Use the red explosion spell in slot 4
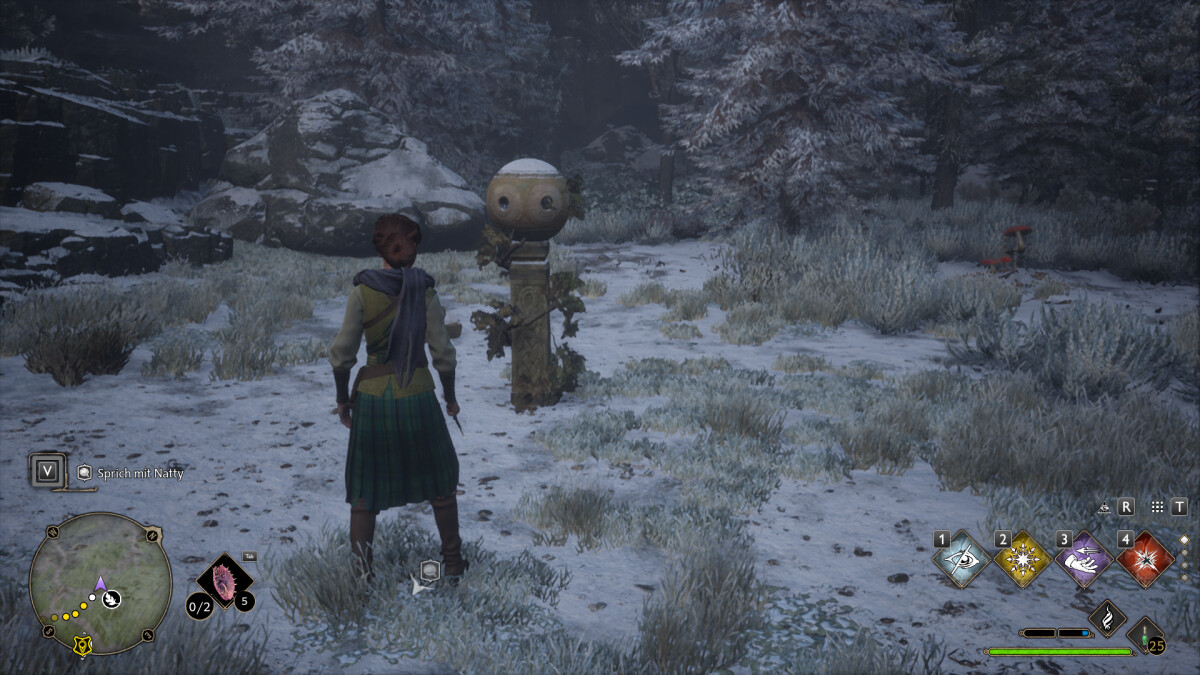 (1145, 560)
